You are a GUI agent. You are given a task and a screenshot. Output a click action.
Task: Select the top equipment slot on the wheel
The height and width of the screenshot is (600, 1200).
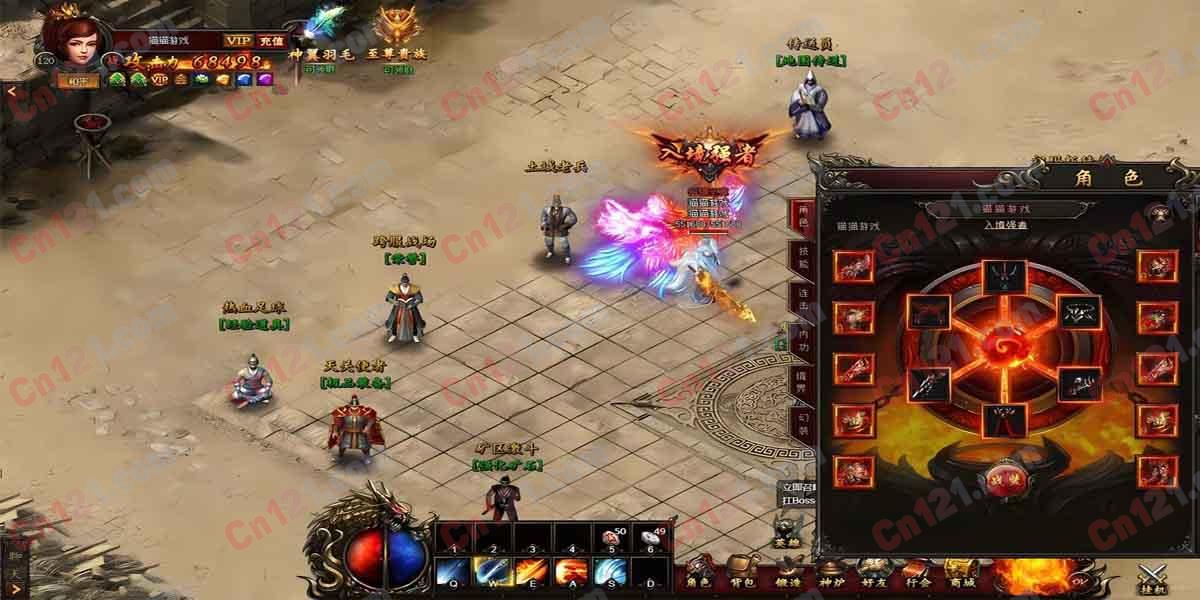(x=1001, y=277)
